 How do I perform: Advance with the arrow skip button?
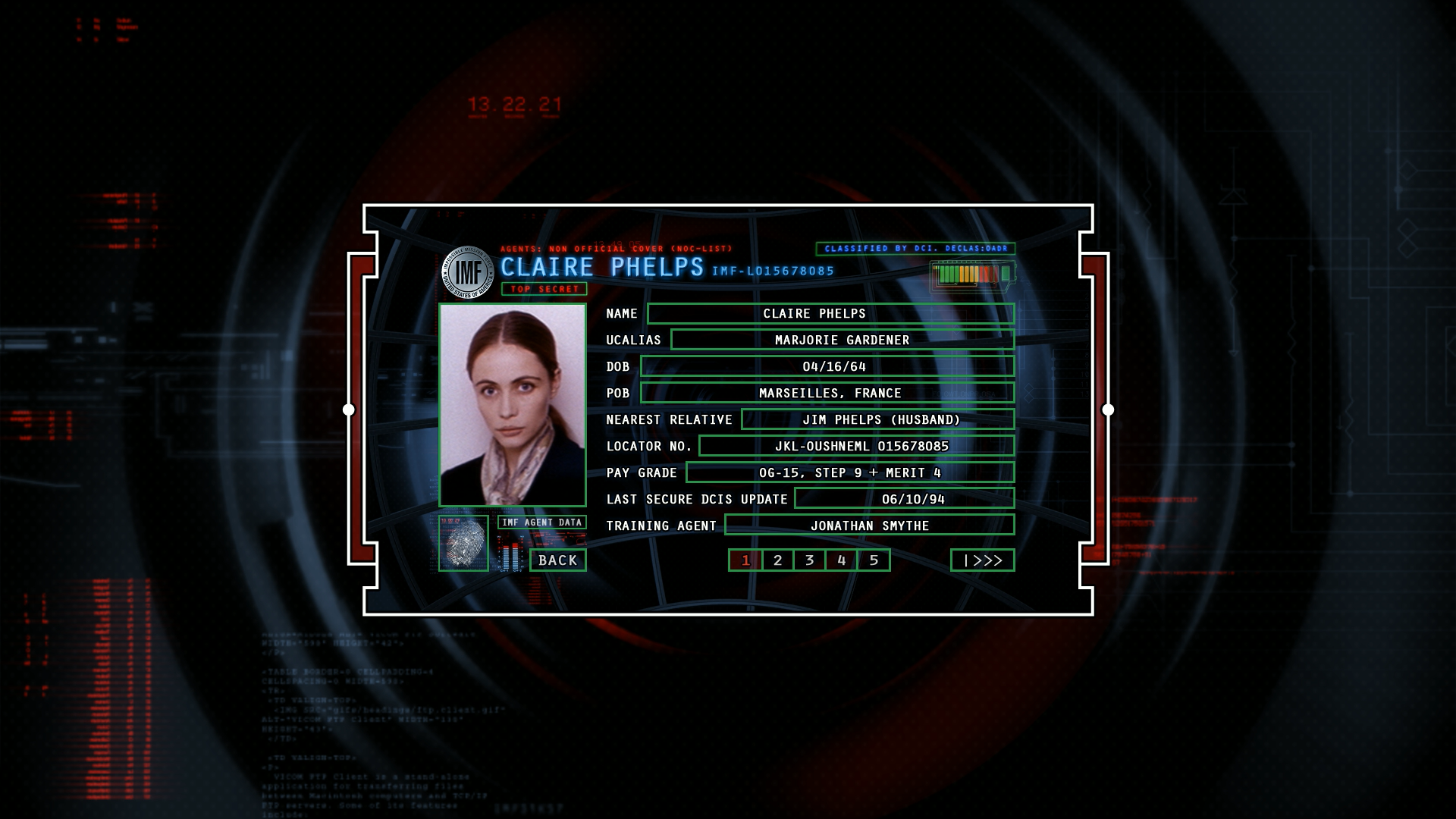point(982,560)
